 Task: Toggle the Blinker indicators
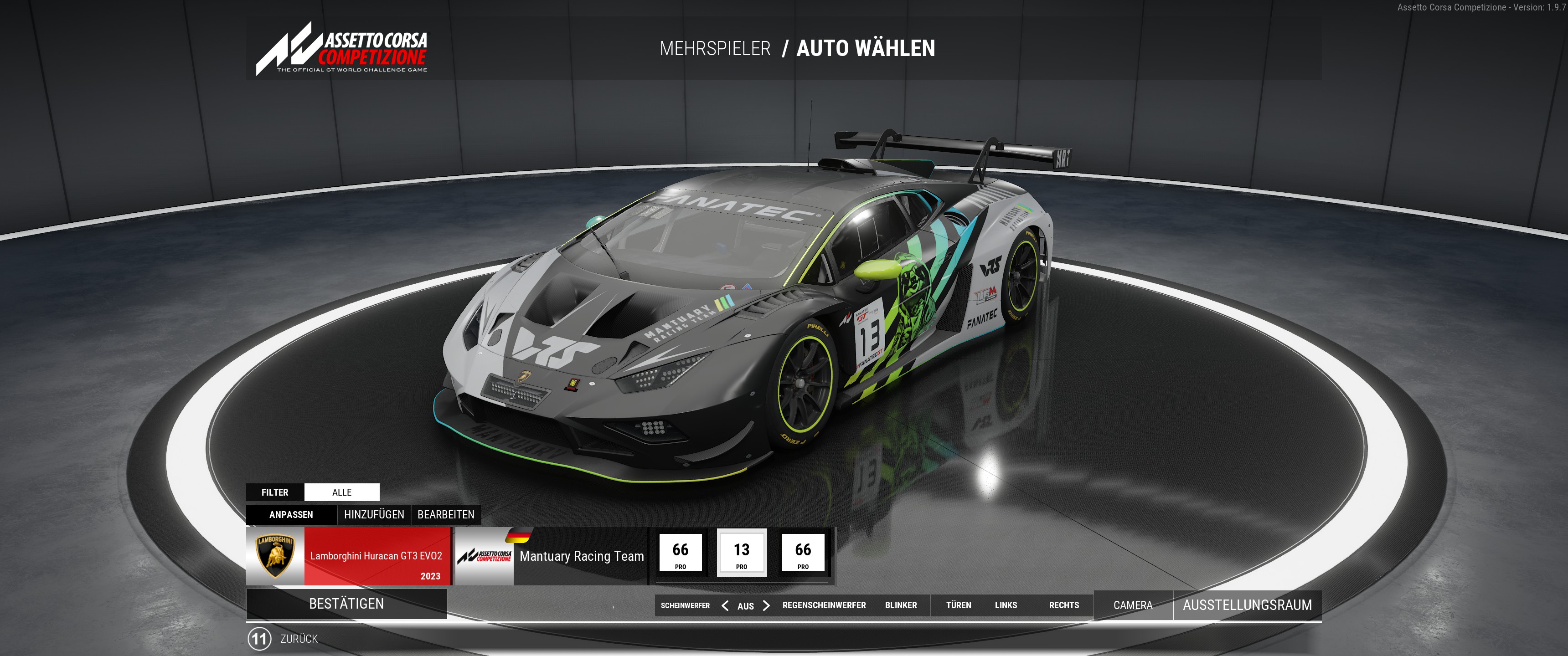(x=901, y=605)
